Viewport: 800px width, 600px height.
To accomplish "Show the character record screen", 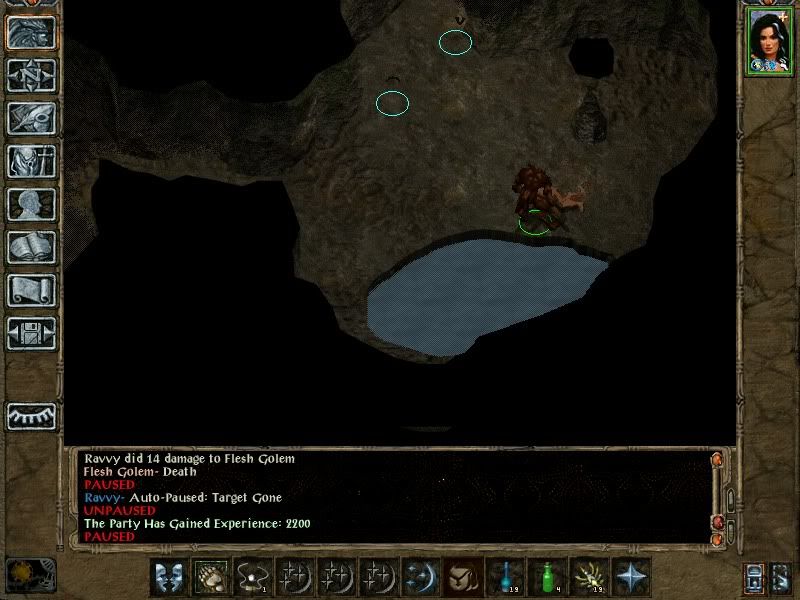I will click(x=31, y=204).
